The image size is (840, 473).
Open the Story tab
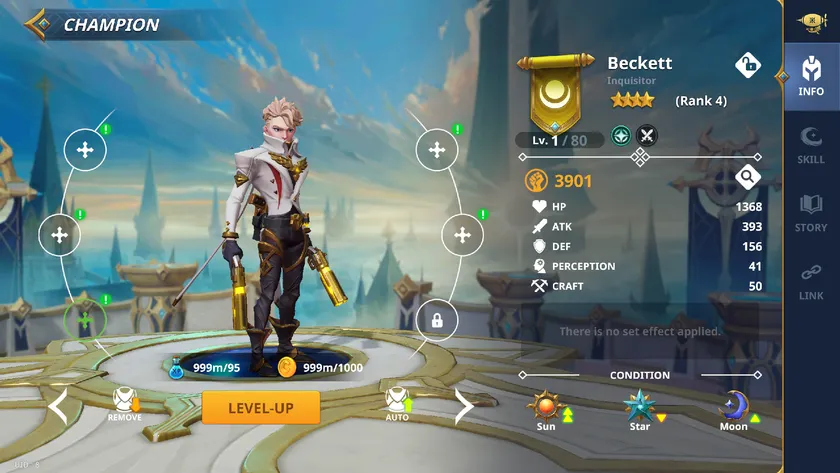pos(811,212)
